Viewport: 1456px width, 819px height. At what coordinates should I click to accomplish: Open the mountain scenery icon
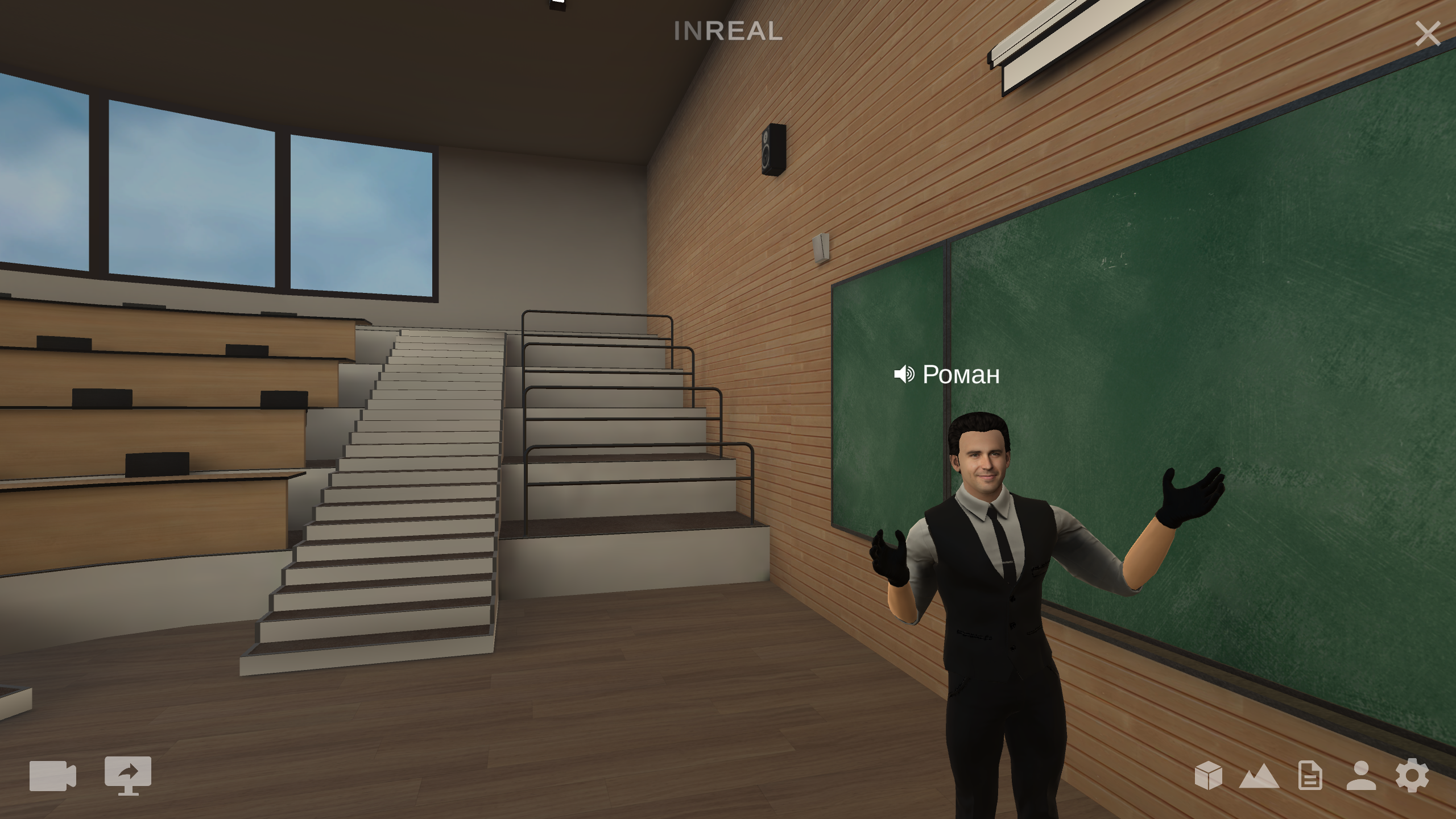coord(1259,777)
